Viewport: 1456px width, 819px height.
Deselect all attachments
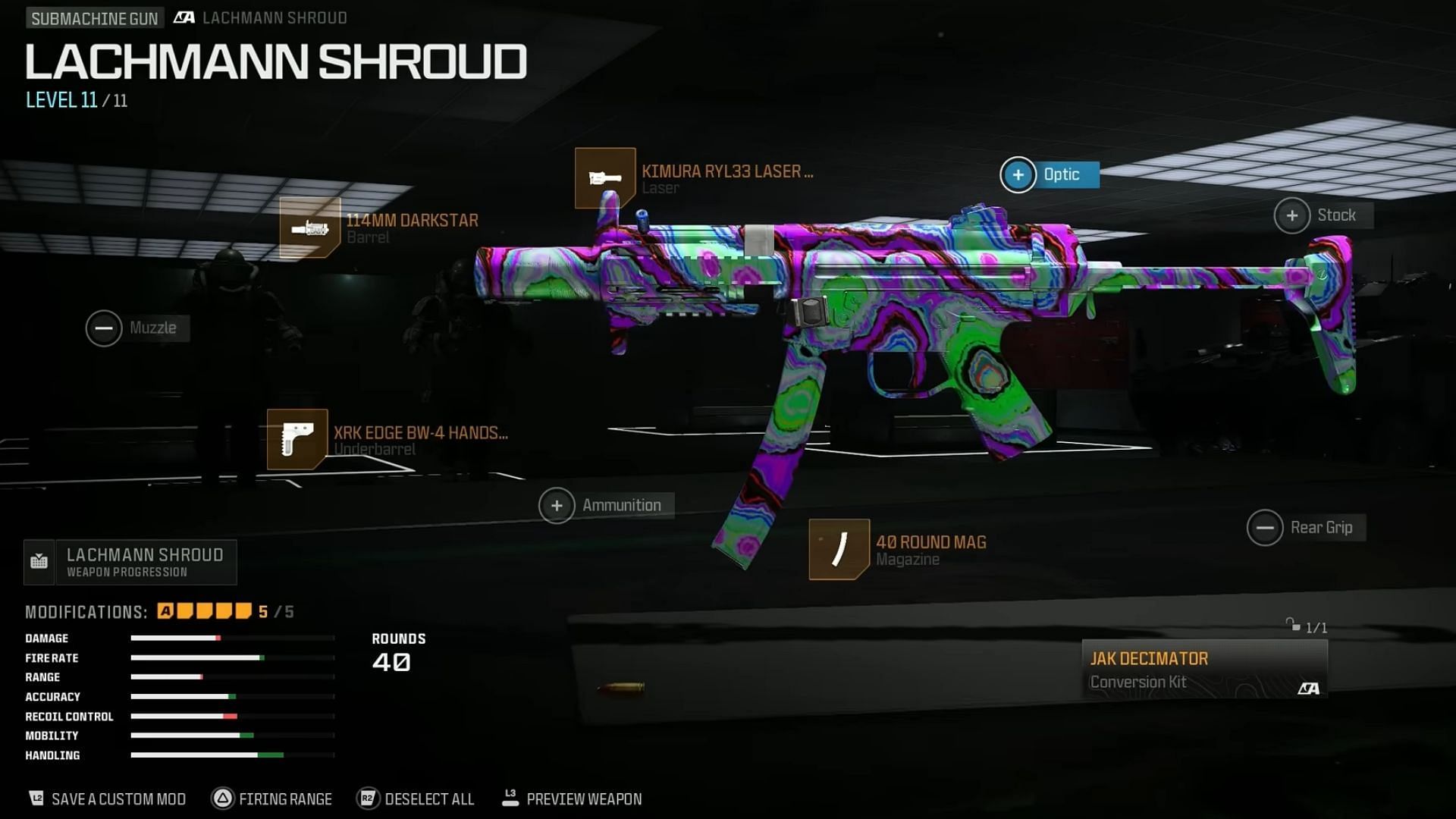(x=416, y=799)
